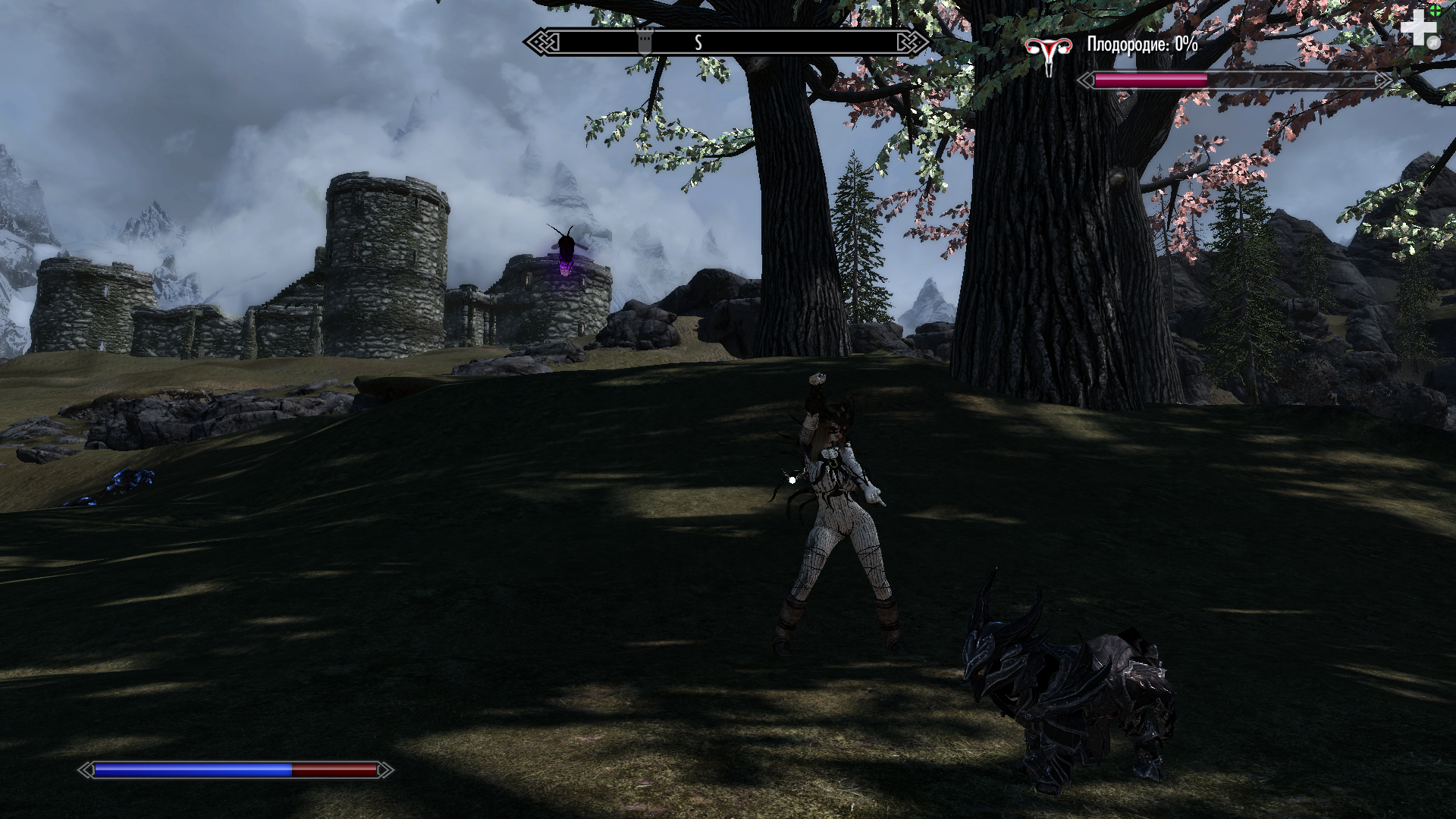Viewport: 1456px width, 819px height.
Task: Activate the green crosshair indicator icon
Action: (x=1436, y=11)
